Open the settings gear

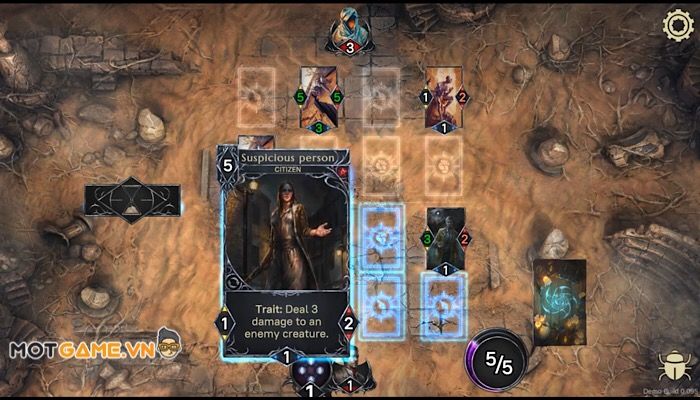coord(678,24)
